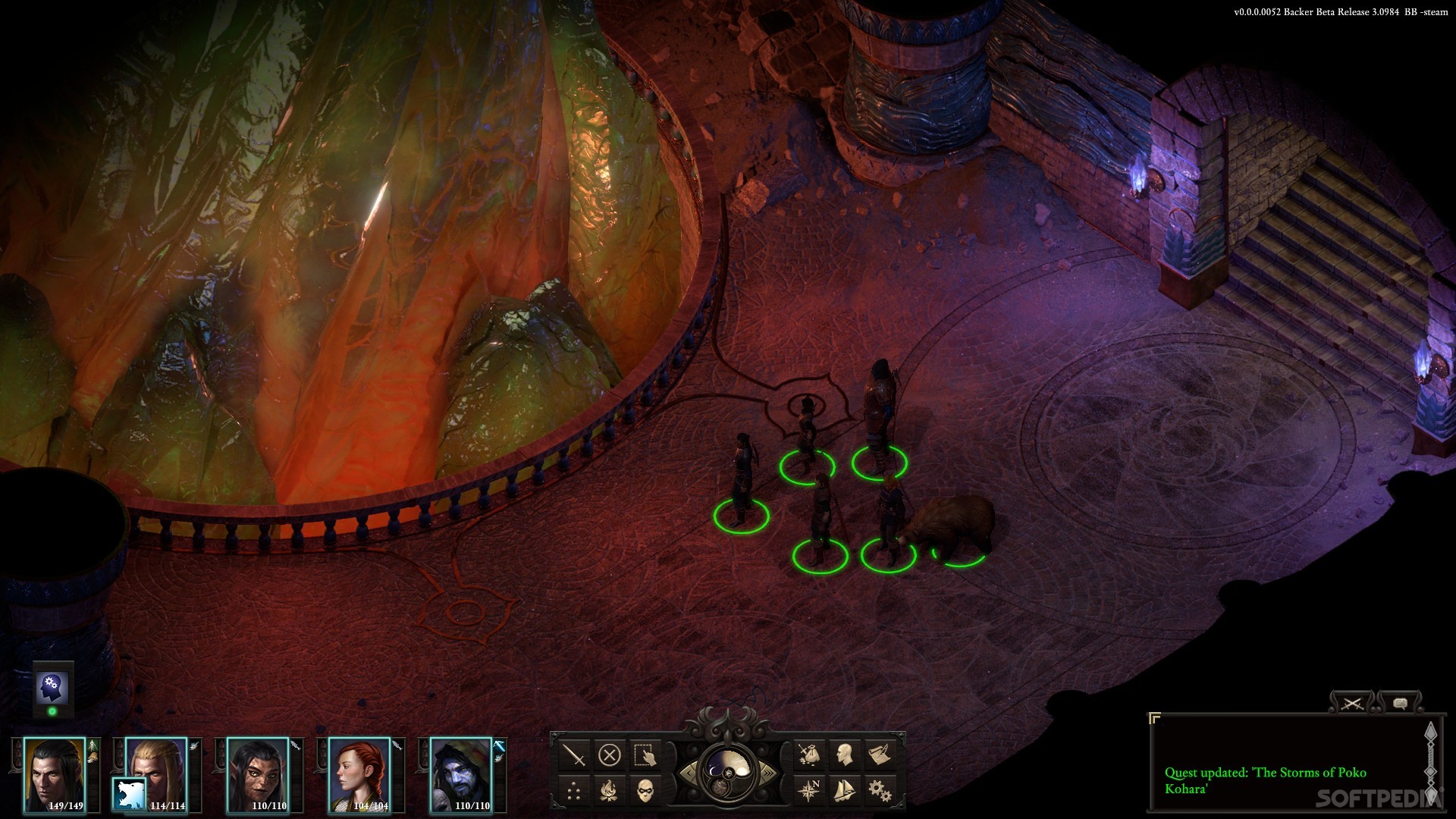Open the options gears icon
1456x819 pixels.
coord(879,791)
